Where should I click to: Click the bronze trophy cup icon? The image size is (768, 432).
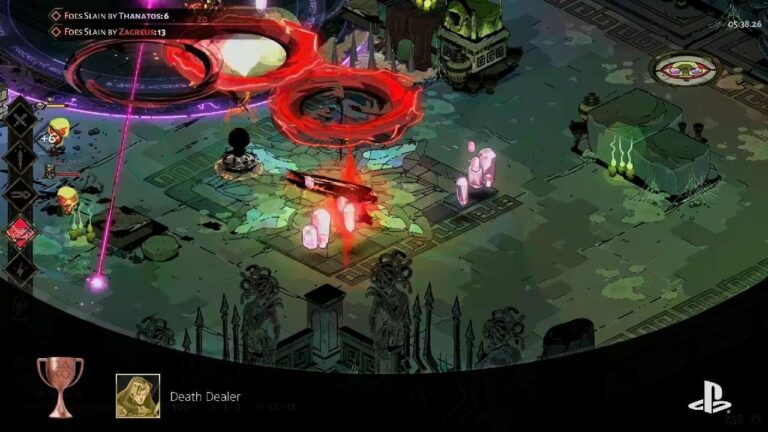[60, 385]
